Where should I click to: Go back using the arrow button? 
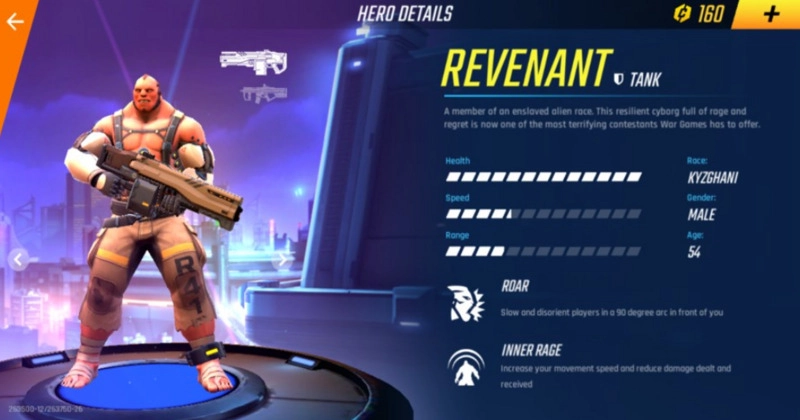(15, 22)
